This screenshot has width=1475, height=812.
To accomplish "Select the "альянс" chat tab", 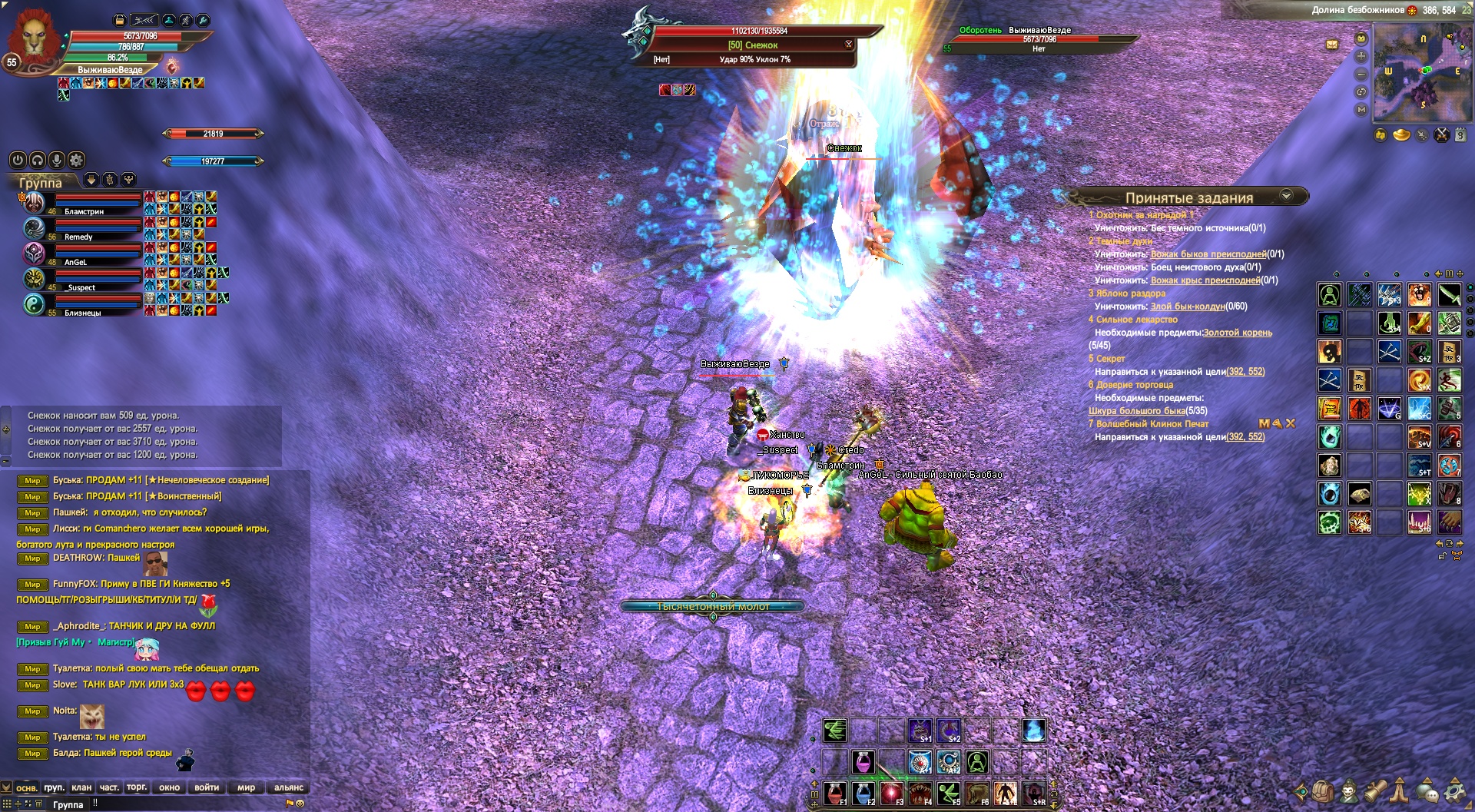I will point(289,787).
